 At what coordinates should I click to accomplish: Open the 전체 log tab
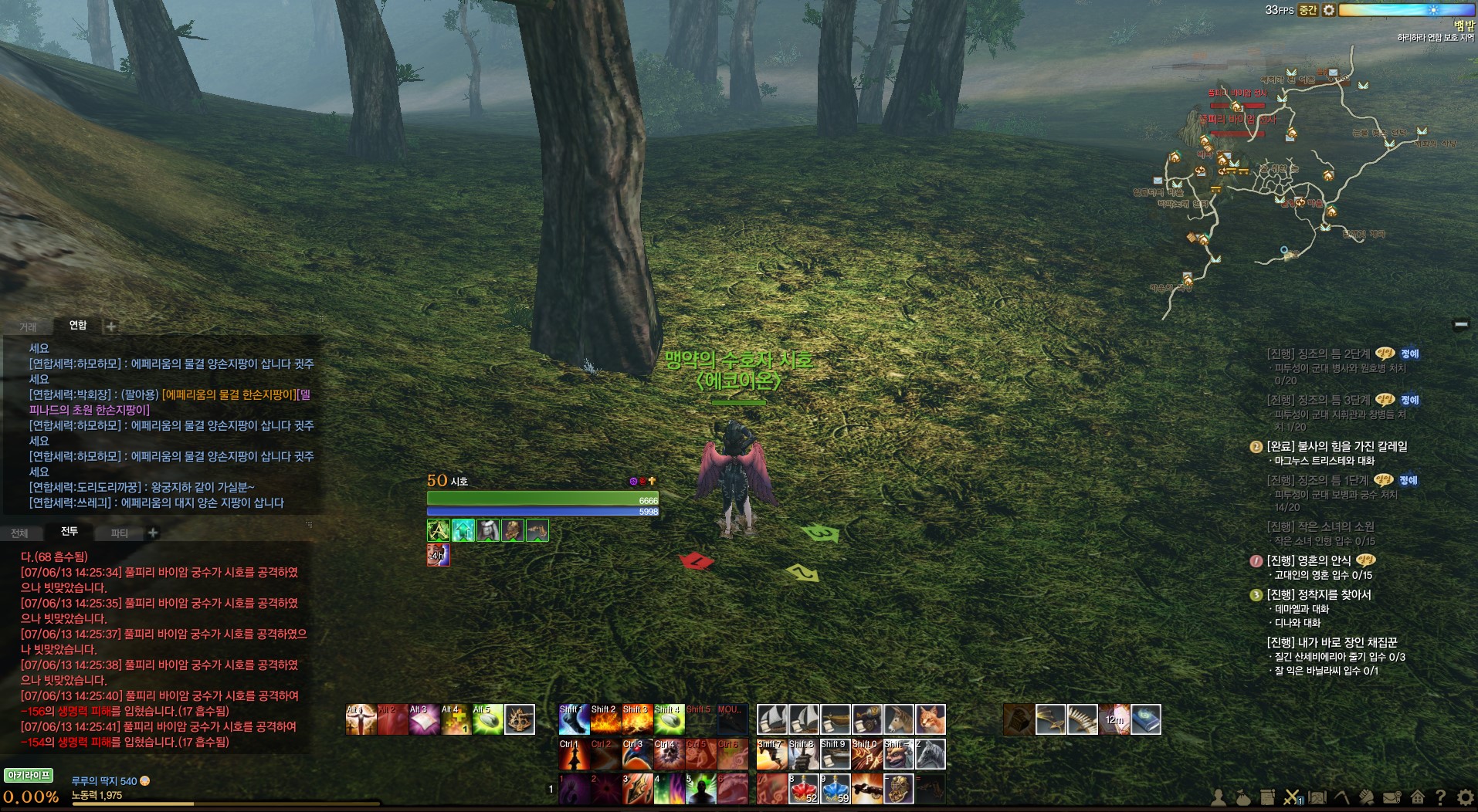[x=19, y=533]
